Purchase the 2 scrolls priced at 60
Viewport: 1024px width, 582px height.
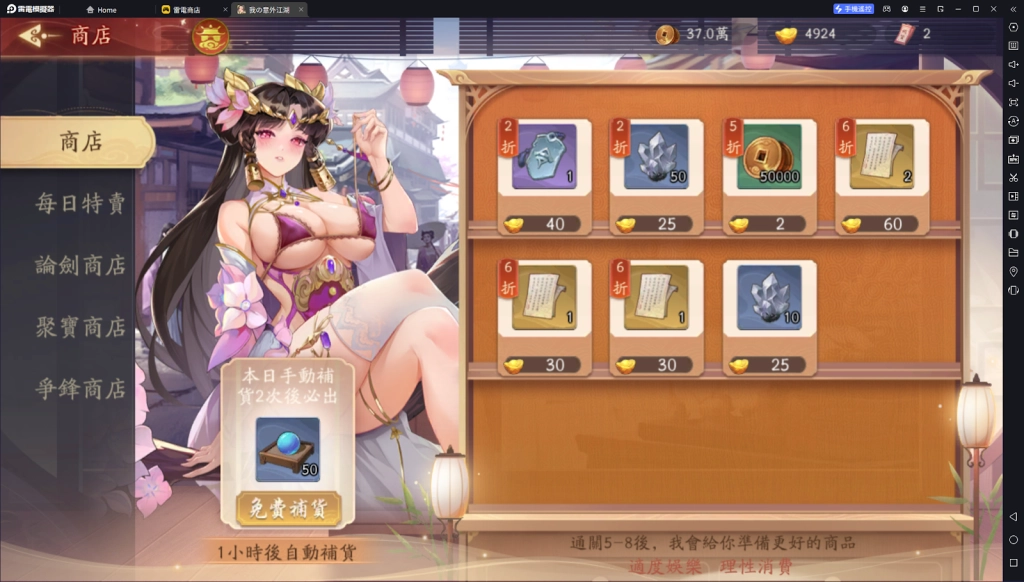click(x=882, y=177)
